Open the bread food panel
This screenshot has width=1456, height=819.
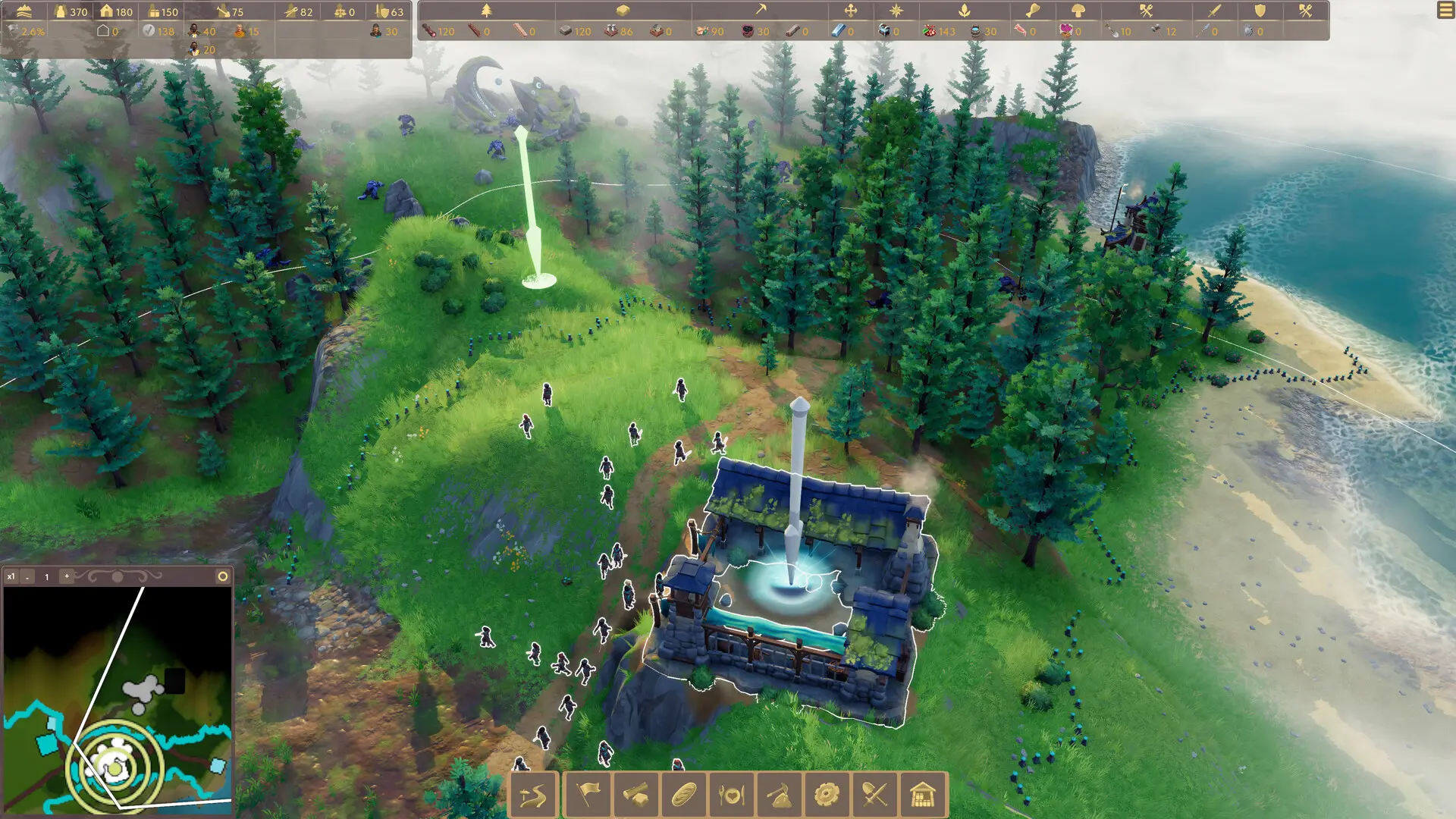(x=683, y=795)
